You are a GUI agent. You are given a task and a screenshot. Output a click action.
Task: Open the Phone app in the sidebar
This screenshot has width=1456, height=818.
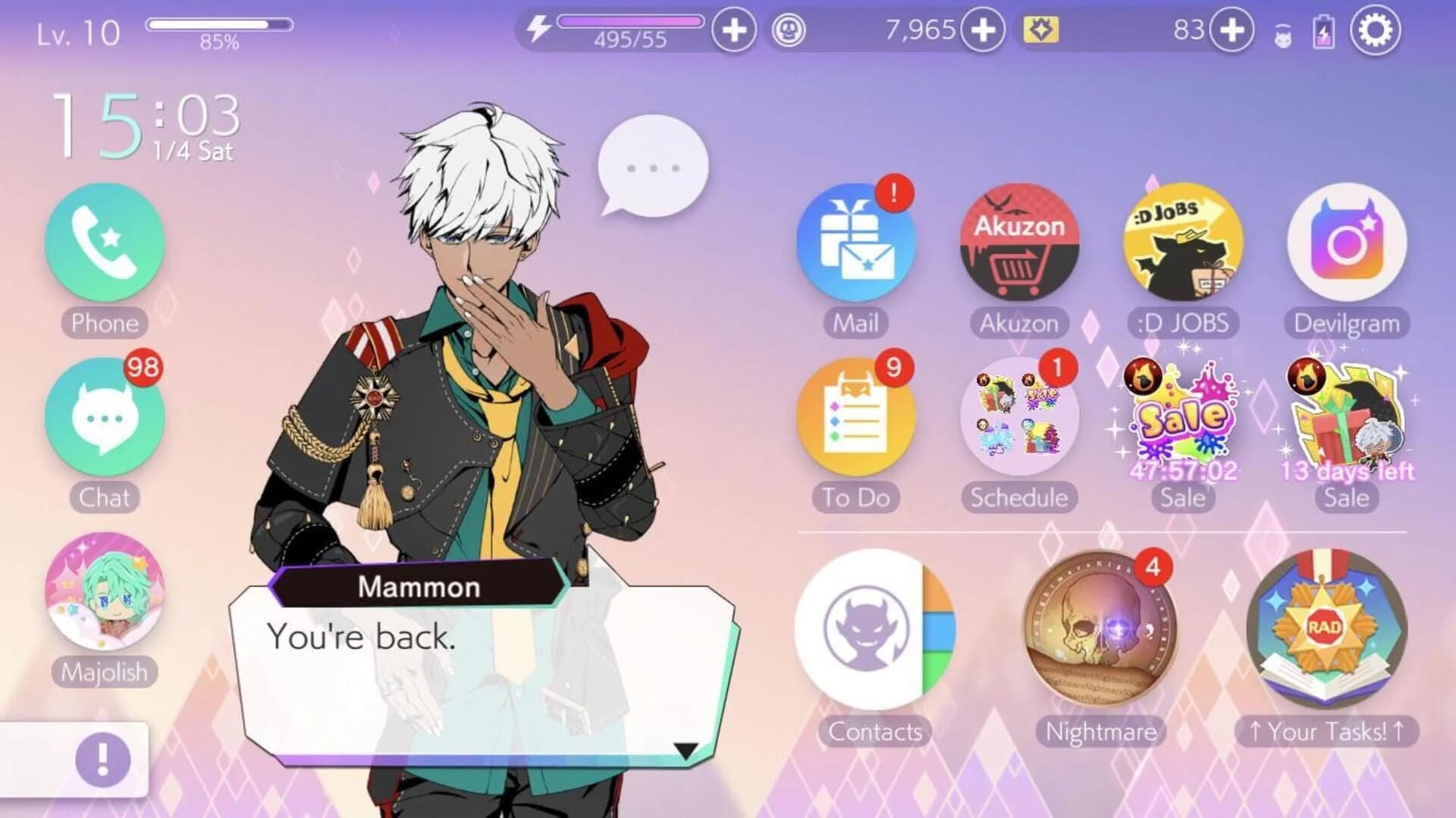coord(105,244)
